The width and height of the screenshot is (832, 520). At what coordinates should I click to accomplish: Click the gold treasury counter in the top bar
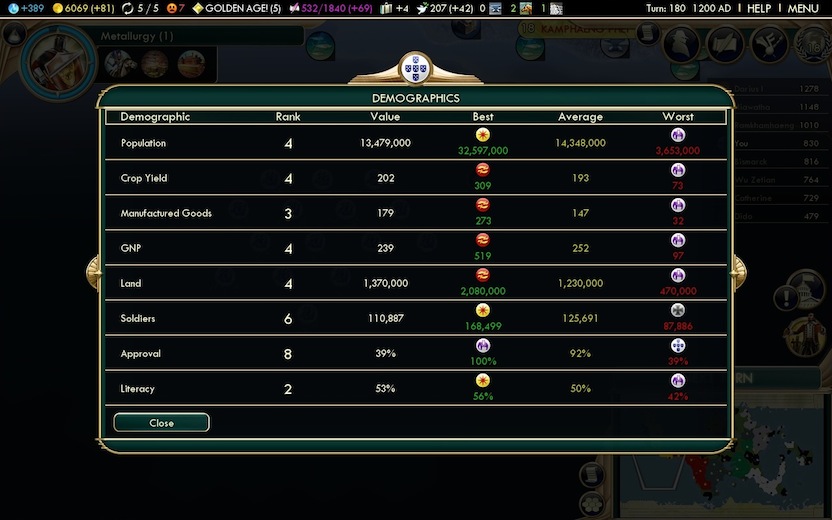[x=83, y=8]
